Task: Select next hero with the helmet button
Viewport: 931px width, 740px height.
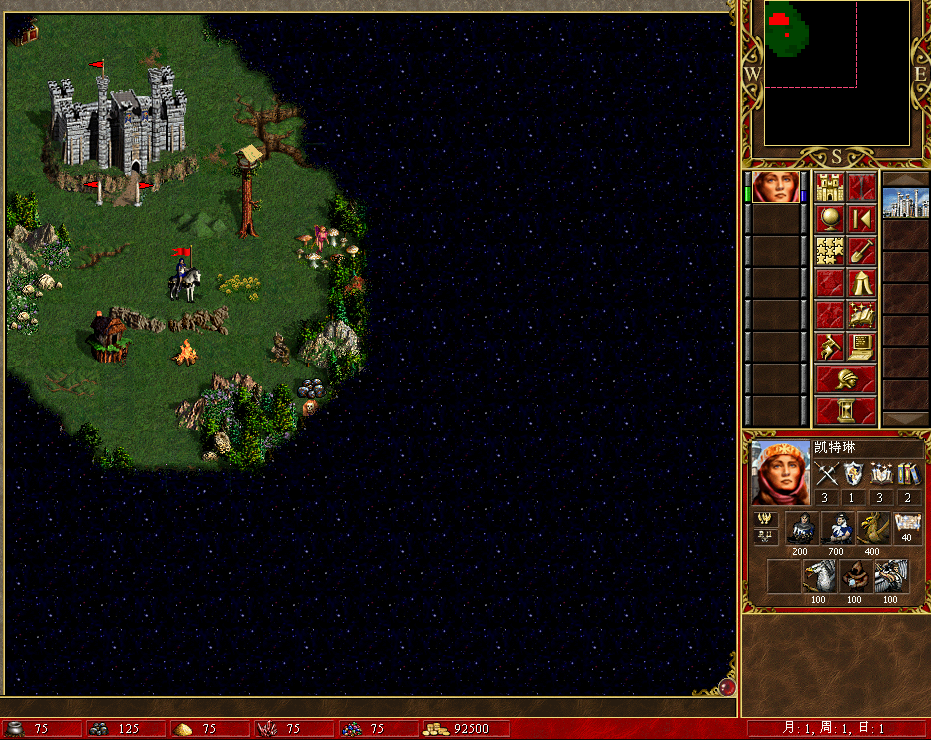Action: pos(846,379)
